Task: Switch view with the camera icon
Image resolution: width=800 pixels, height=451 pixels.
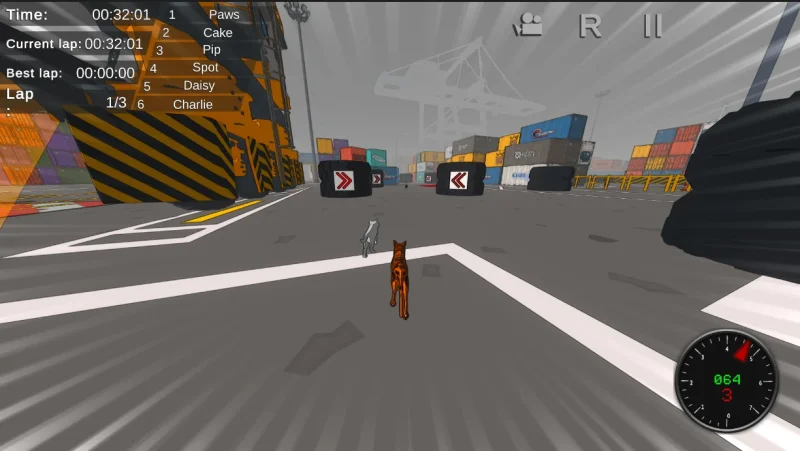Action: point(529,26)
